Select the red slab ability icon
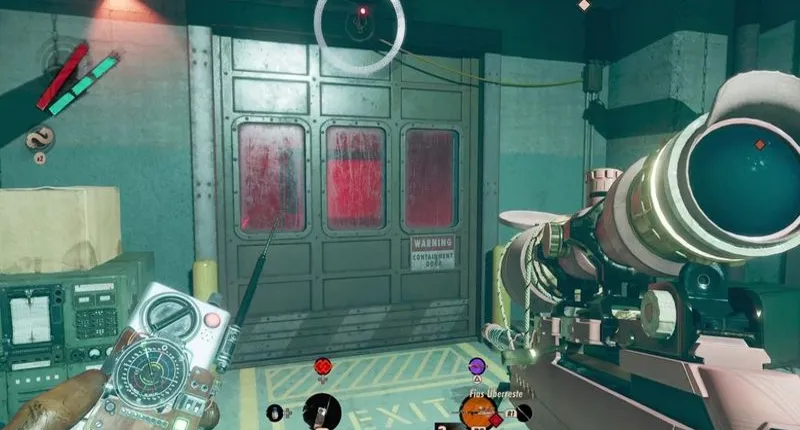The image size is (800, 430). (322, 367)
